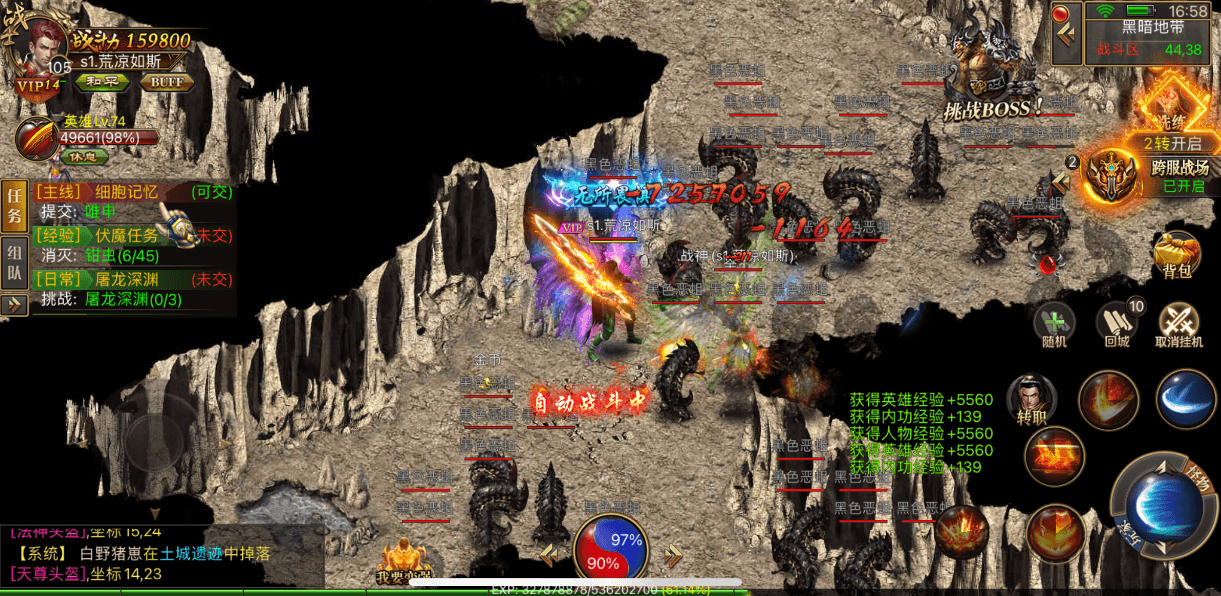Cancel auto-battle with 取消挂机 button
Viewport: 1221px width, 596px height.
1179,325
